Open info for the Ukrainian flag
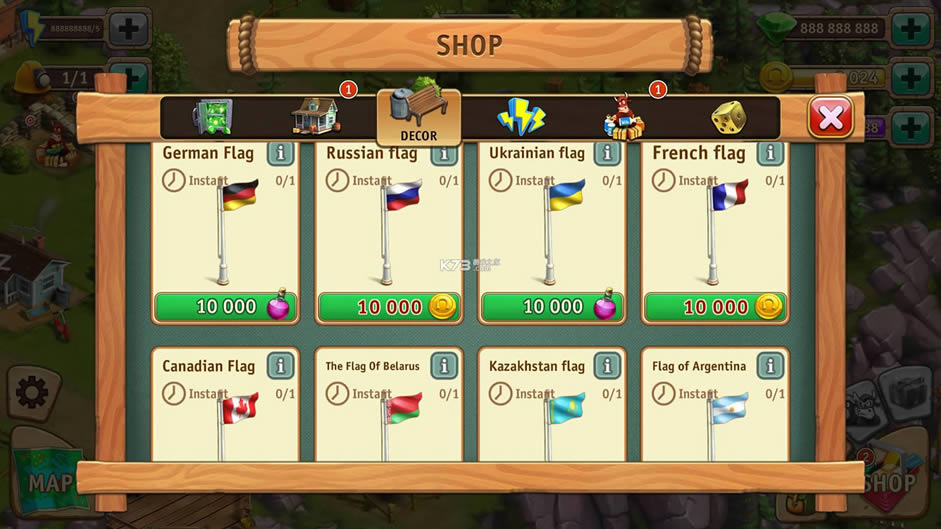The image size is (941, 529). pyautogui.click(x=607, y=153)
